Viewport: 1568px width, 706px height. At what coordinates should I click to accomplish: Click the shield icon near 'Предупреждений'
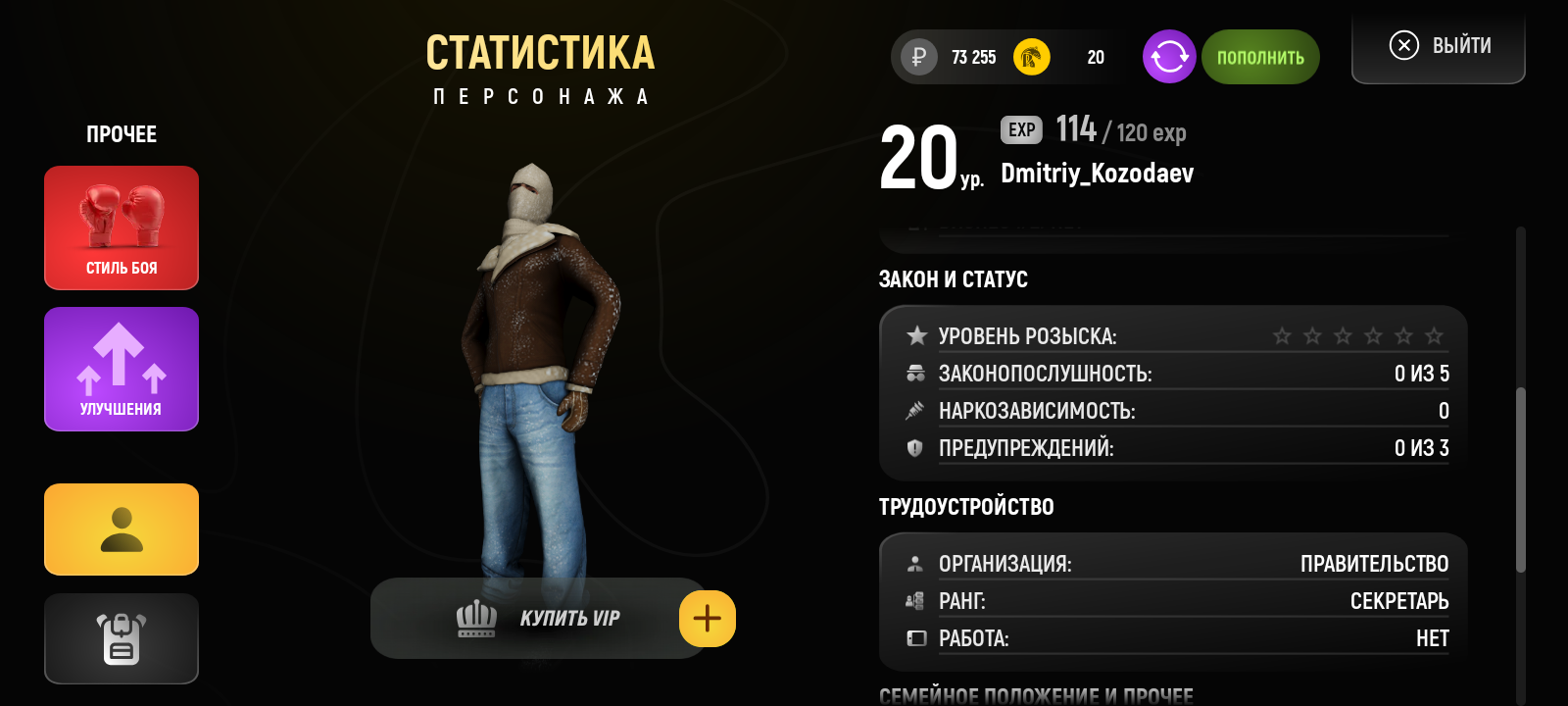point(916,448)
